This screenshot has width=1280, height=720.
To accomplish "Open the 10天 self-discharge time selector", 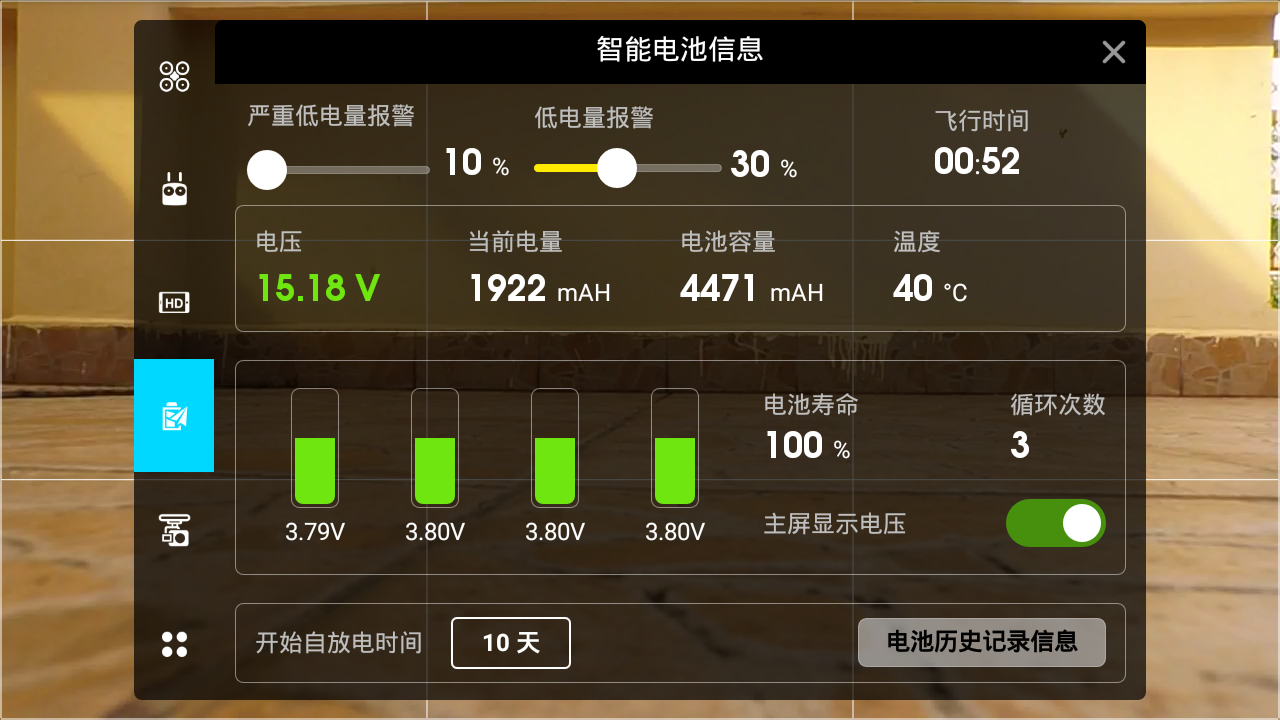I will (510, 643).
